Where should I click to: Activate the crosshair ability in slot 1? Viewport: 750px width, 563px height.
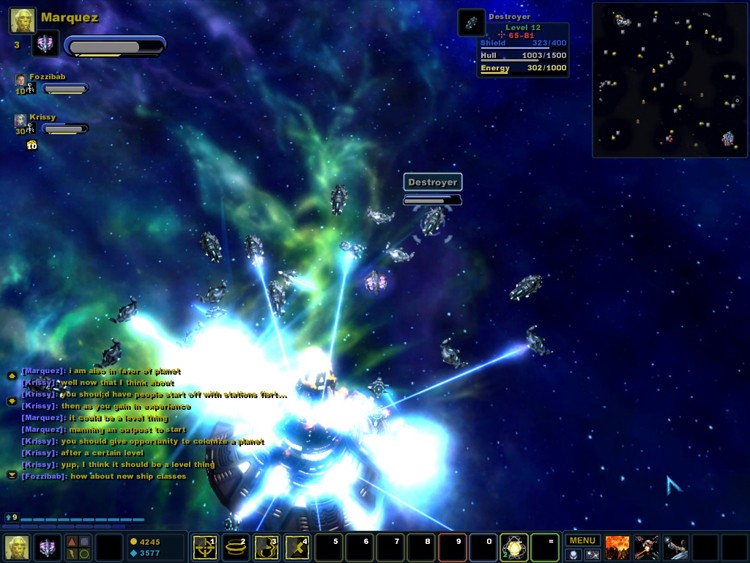(205, 547)
